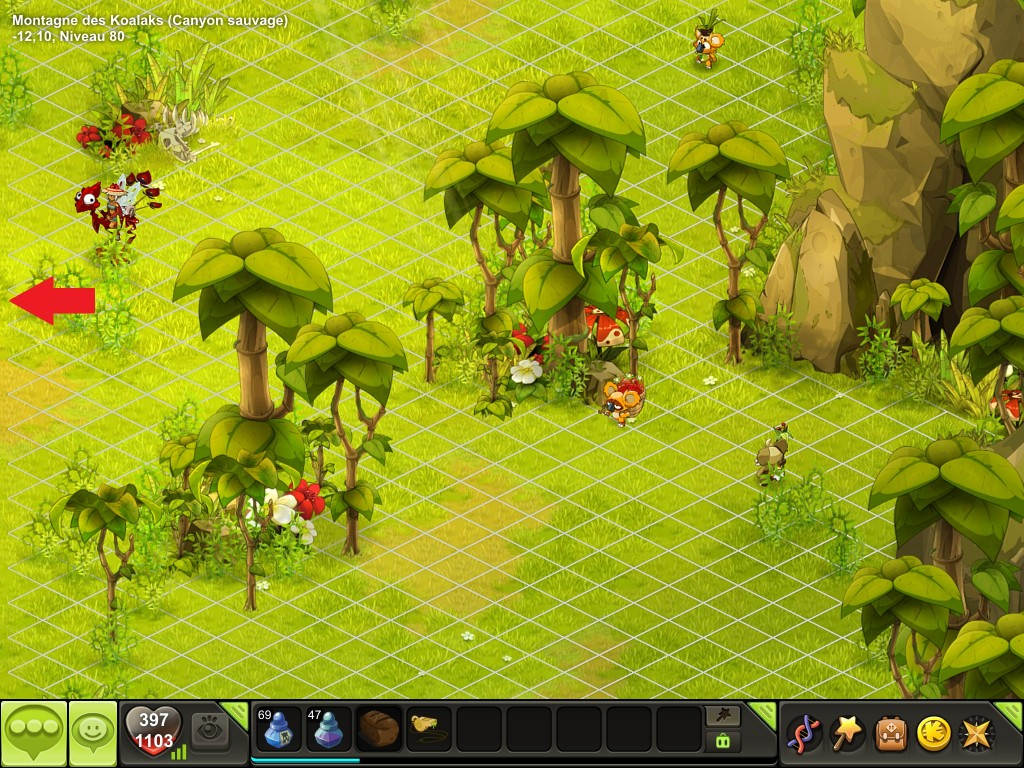Image resolution: width=1024 pixels, height=768 pixels.
Task: Open the star wand spells menu
Action: pos(848,733)
